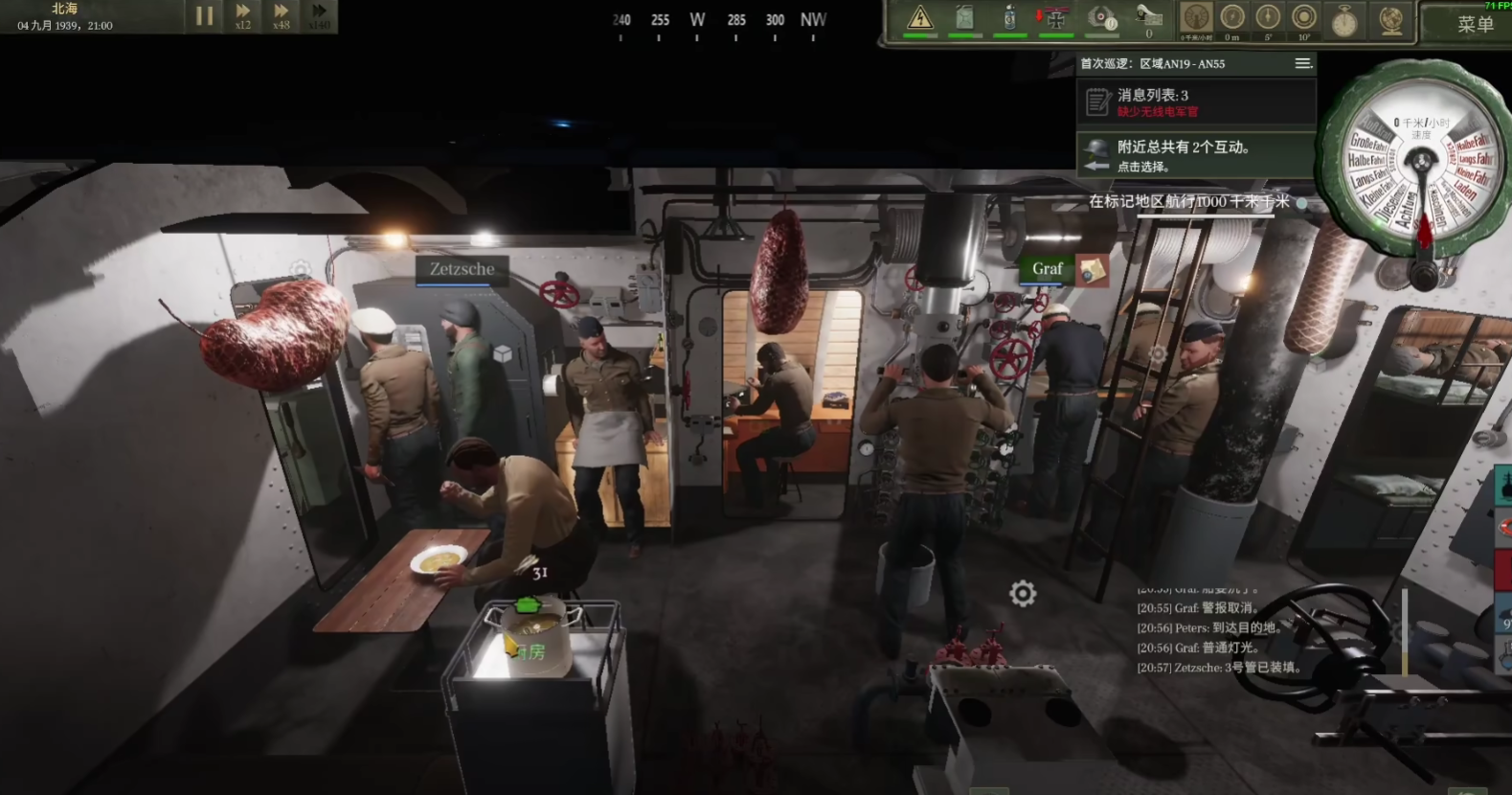
Task: Open the globe world map icon
Action: (x=1390, y=20)
